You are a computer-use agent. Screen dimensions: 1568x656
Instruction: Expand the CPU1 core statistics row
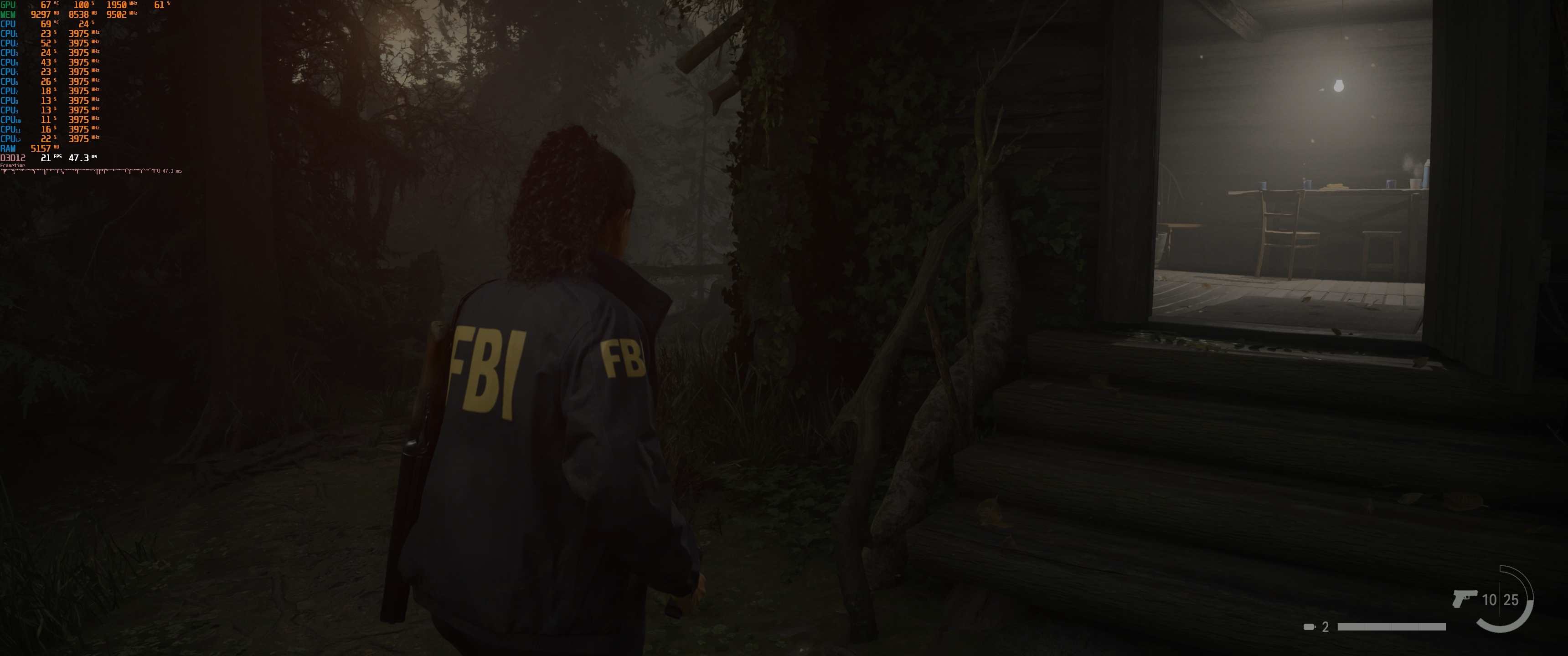[x=10, y=34]
